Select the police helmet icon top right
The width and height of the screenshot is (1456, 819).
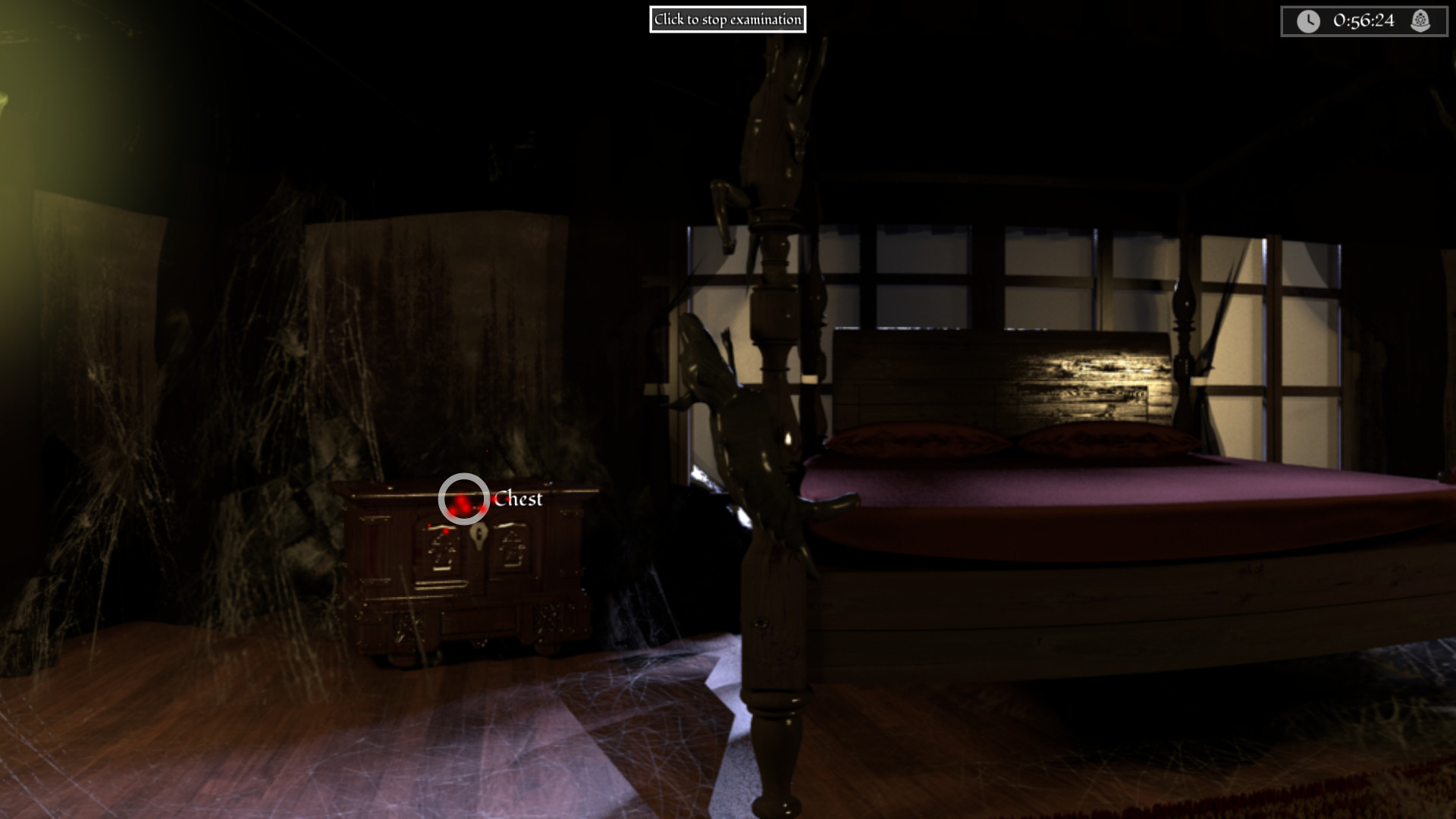point(1419,20)
